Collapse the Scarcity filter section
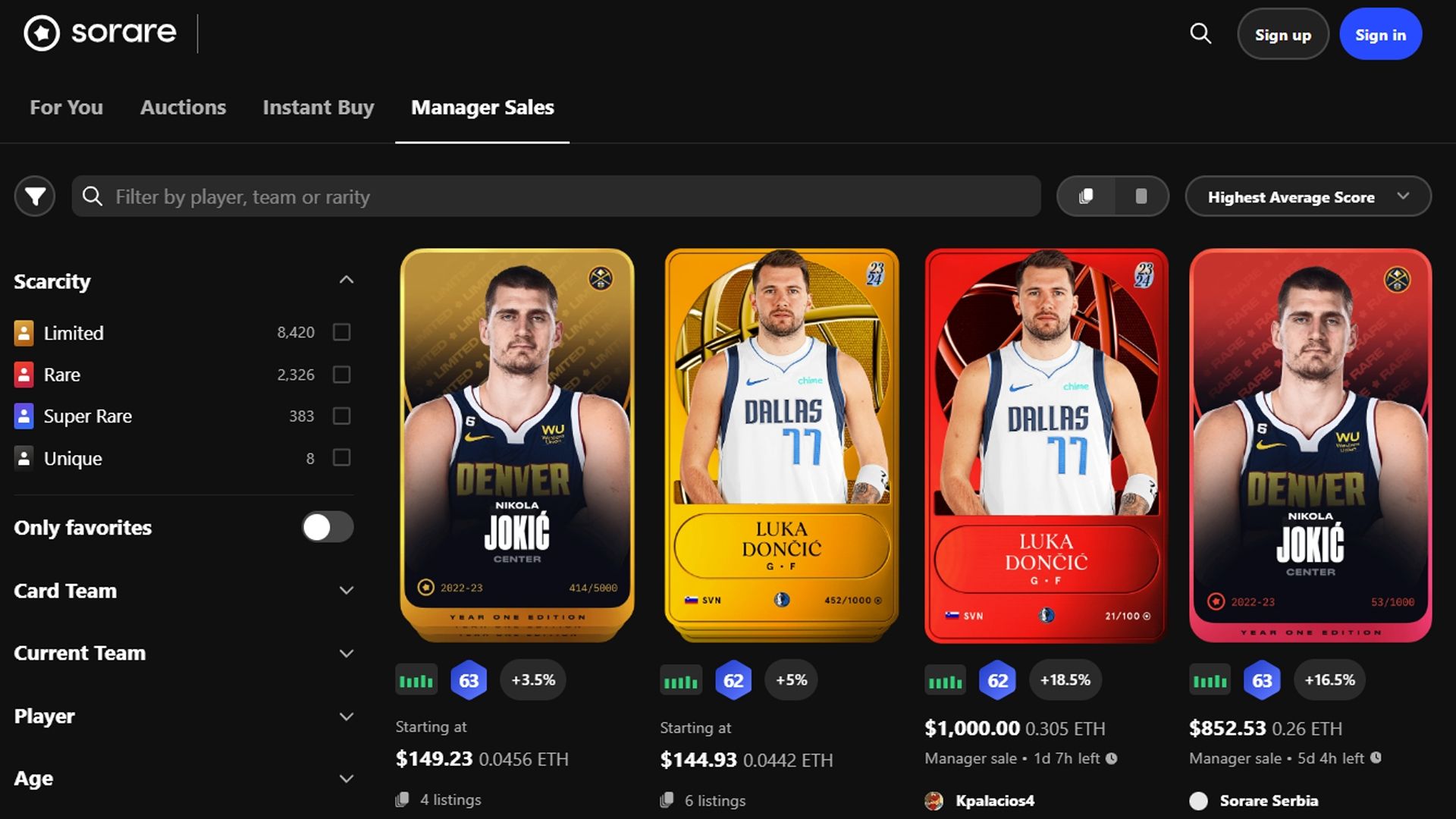Viewport: 1456px width, 819px height. (347, 280)
